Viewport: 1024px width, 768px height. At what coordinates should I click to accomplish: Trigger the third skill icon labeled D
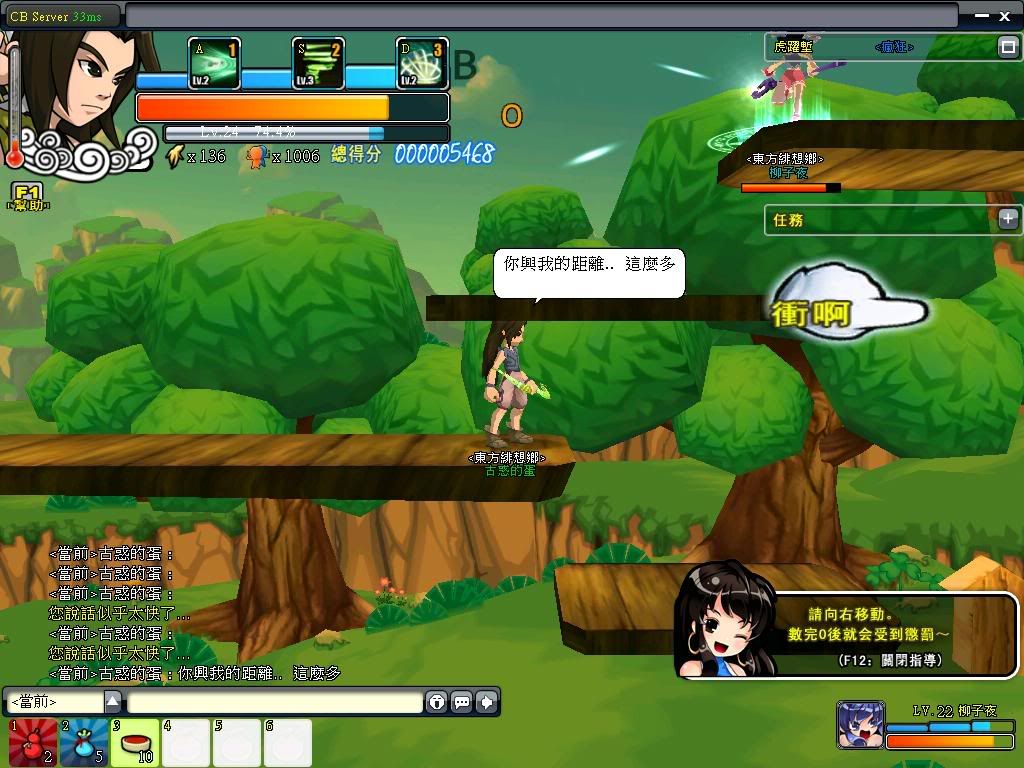[x=422, y=64]
